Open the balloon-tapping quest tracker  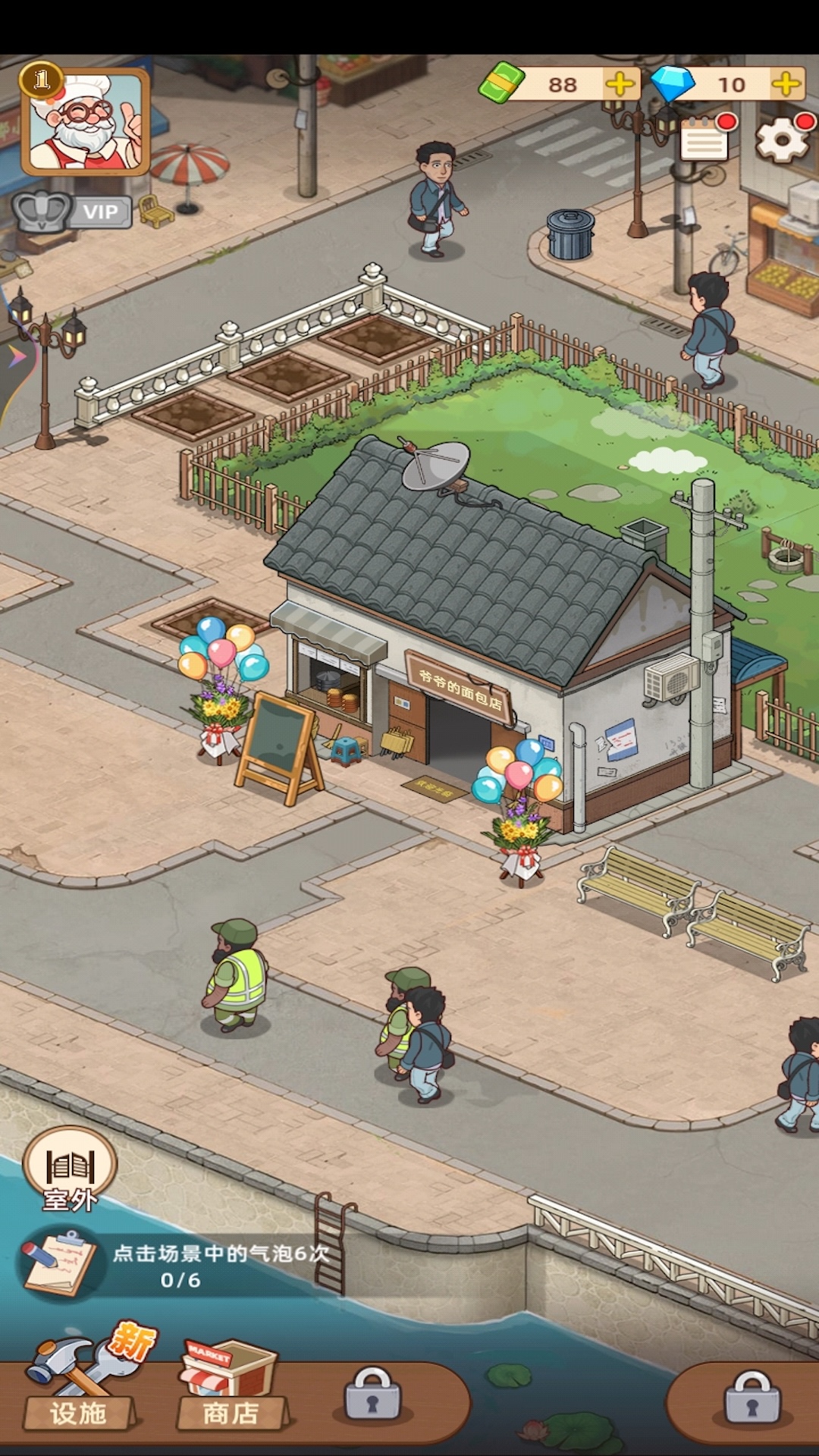click(x=174, y=1265)
